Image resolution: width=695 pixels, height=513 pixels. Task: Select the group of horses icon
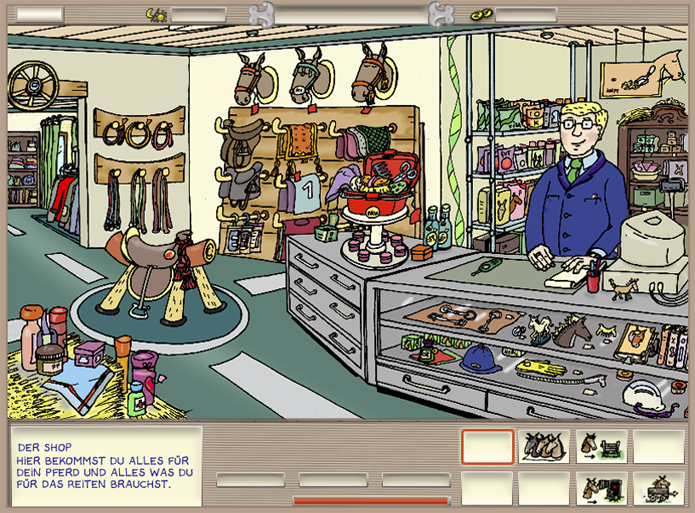544,446
